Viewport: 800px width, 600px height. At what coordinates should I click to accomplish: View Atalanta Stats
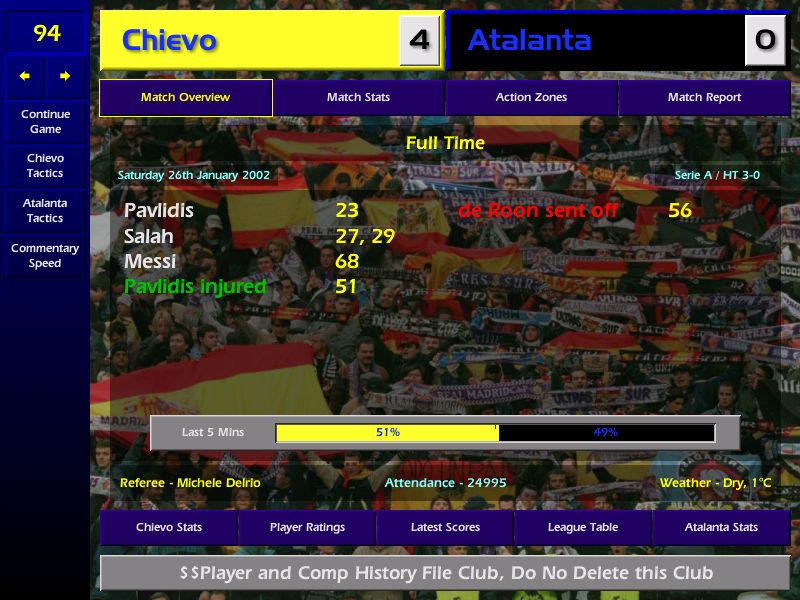[721, 527]
